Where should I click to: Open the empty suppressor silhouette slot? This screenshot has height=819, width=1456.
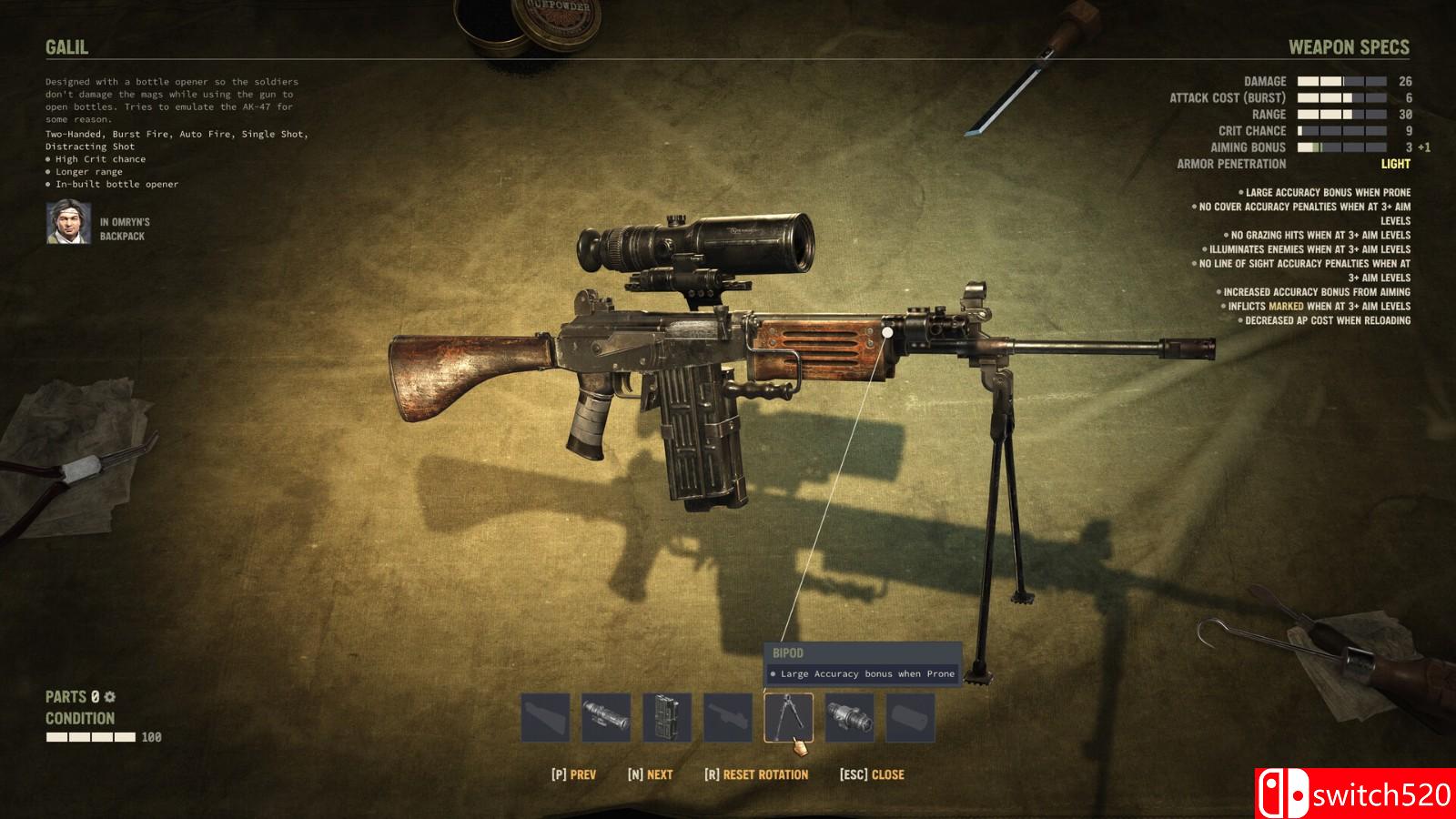pyautogui.click(x=910, y=717)
